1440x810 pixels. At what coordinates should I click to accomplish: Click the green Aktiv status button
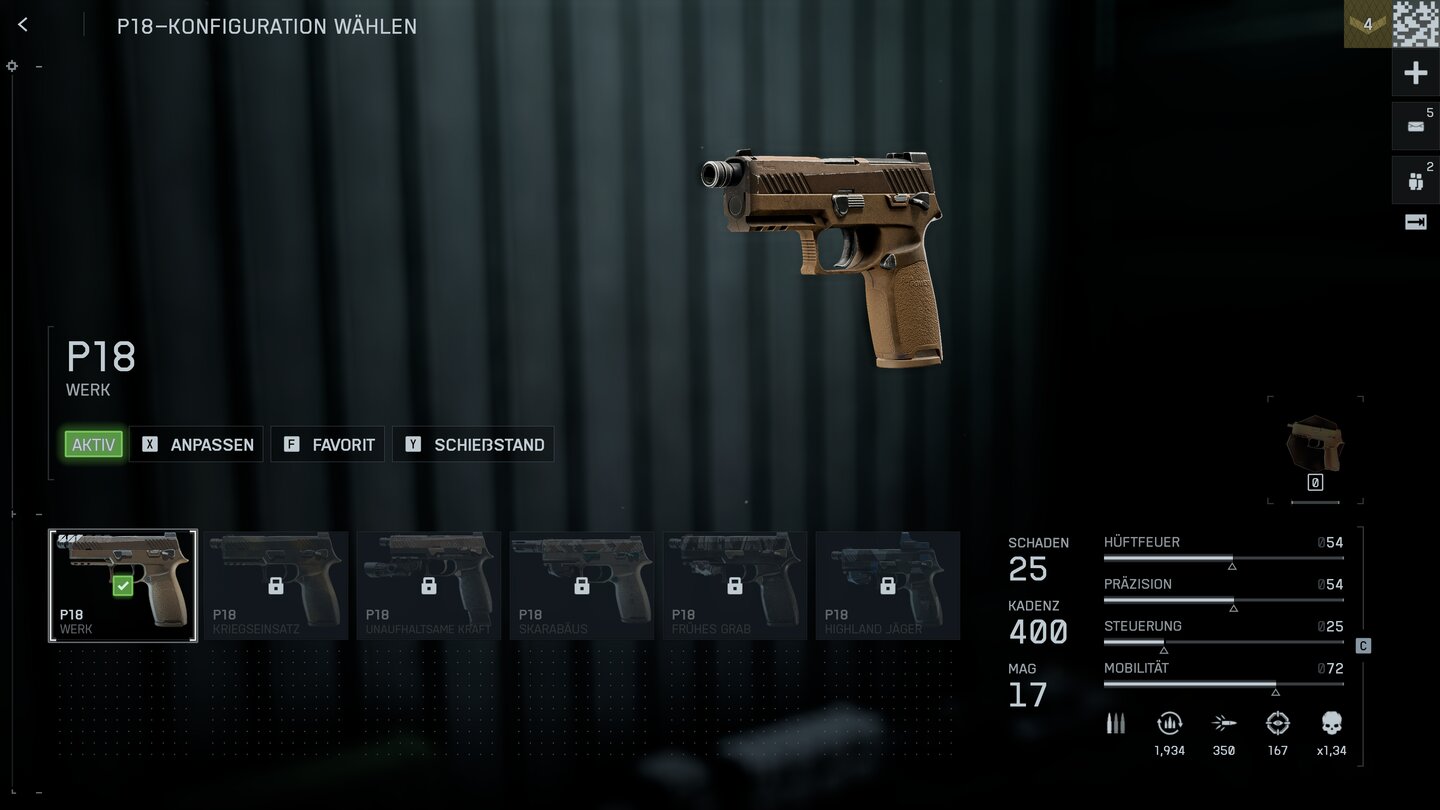pyautogui.click(x=93, y=444)
